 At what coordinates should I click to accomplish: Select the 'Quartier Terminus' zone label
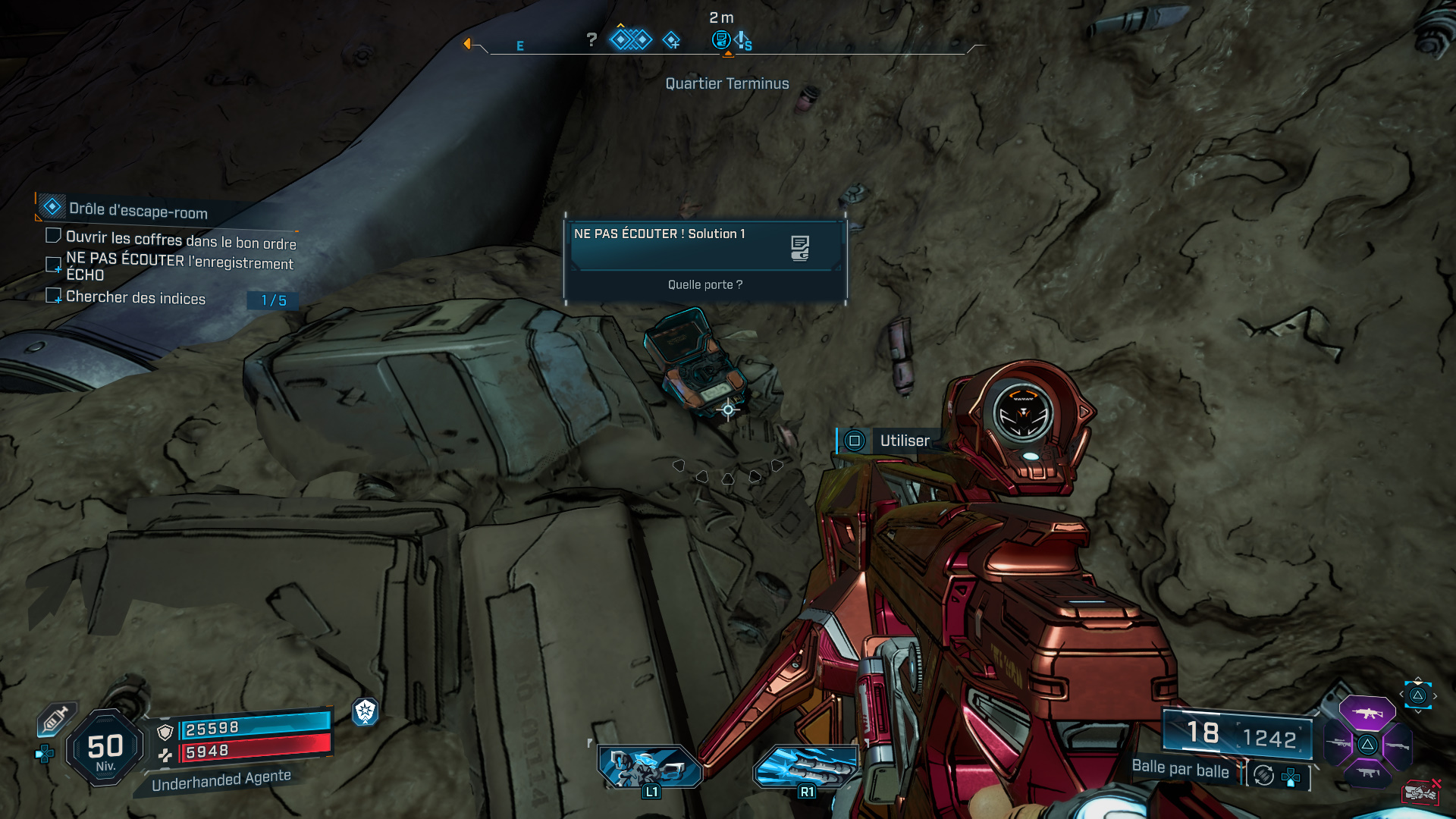tap(726, 84)
